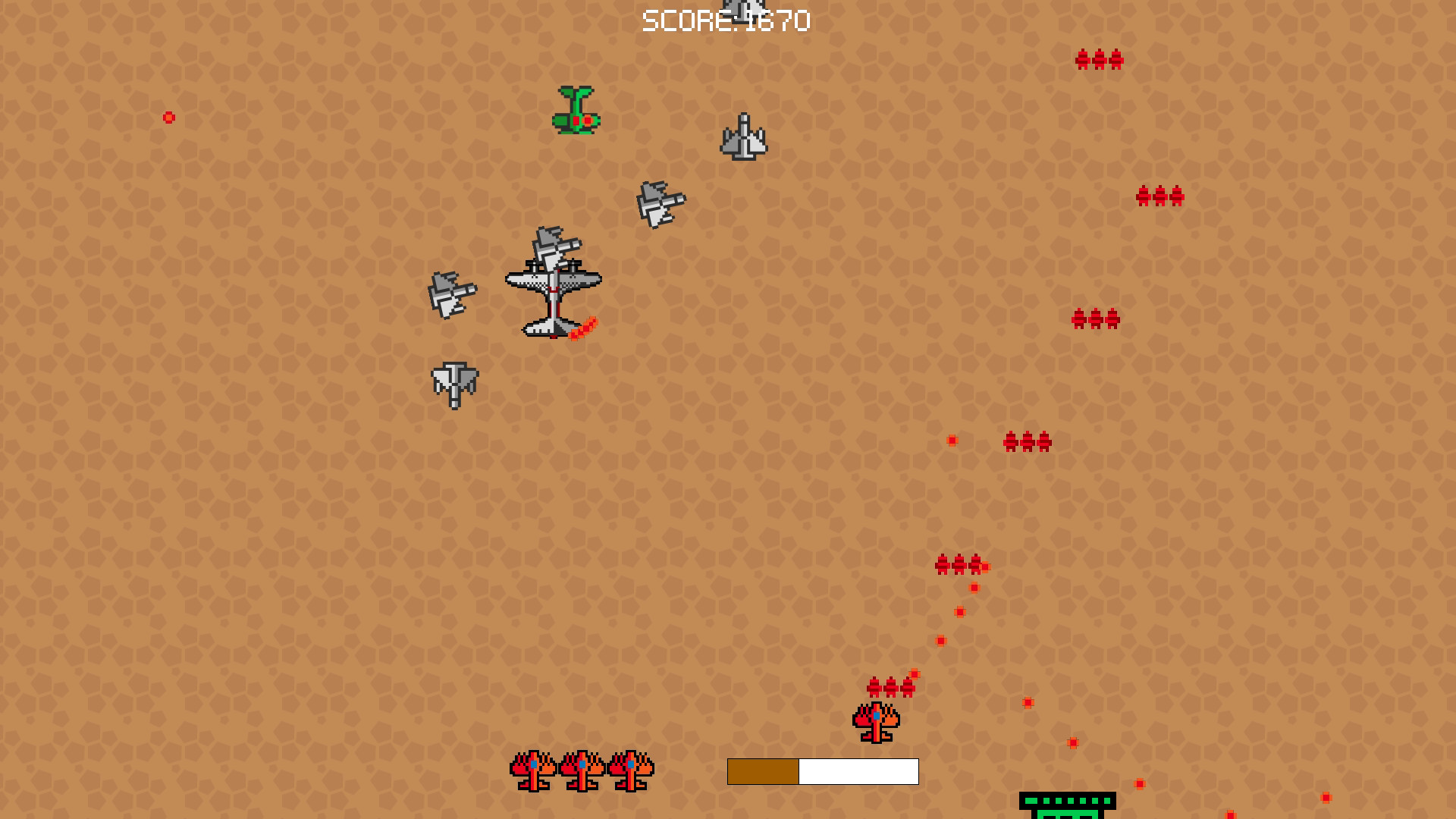Click the red soldier trio in the middle right

pyautogui.click(x=1095, y=318)
